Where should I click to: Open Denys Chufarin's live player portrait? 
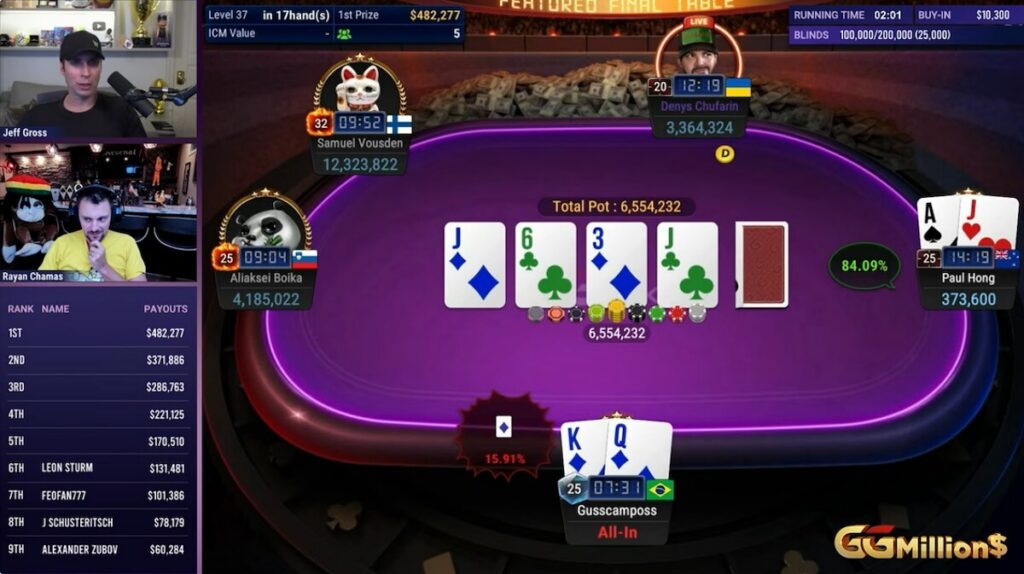point(699,50)
